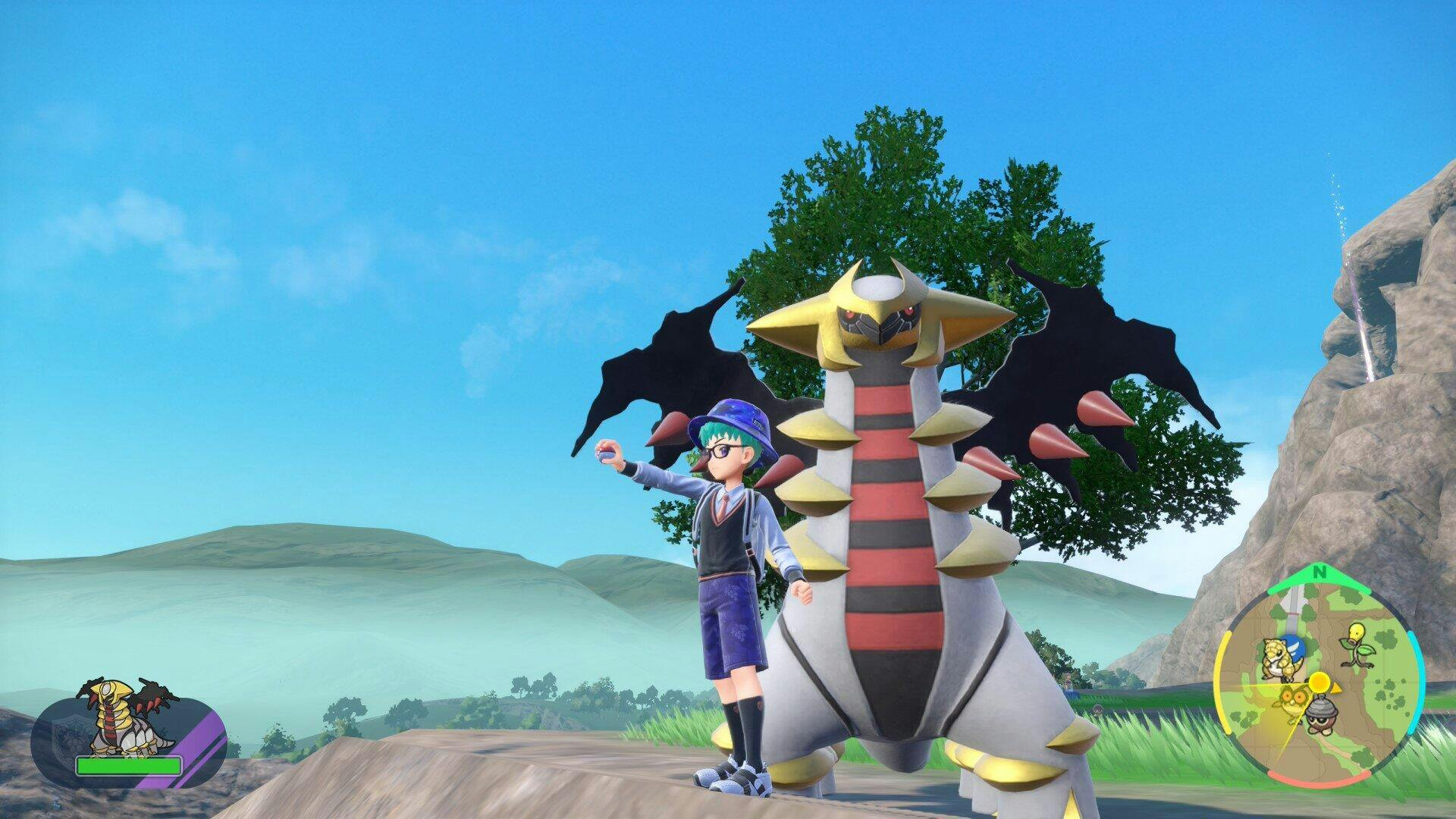Select the Seedot marker on the minimap
This screenshot has height=819, width=1456.
coord(1320,714)
